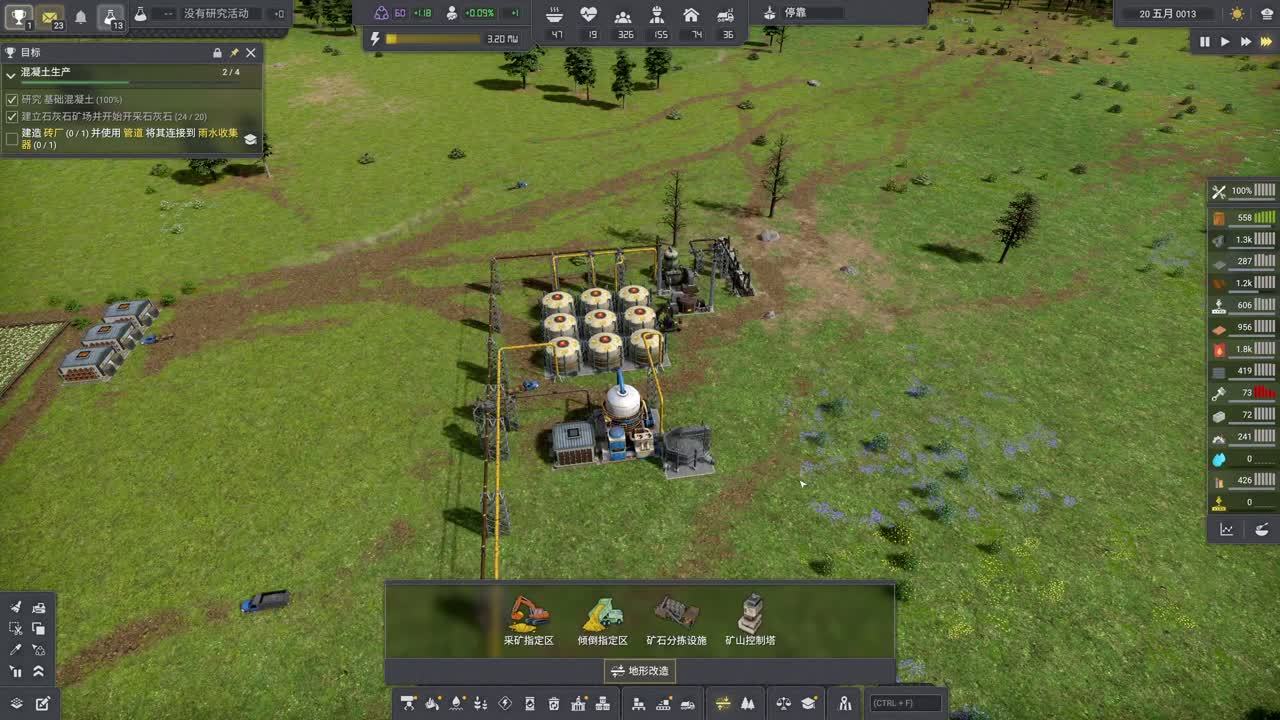Select the 采矿指定区 mining designation tool
1280x720 pixels.
[x=528, y=620]
